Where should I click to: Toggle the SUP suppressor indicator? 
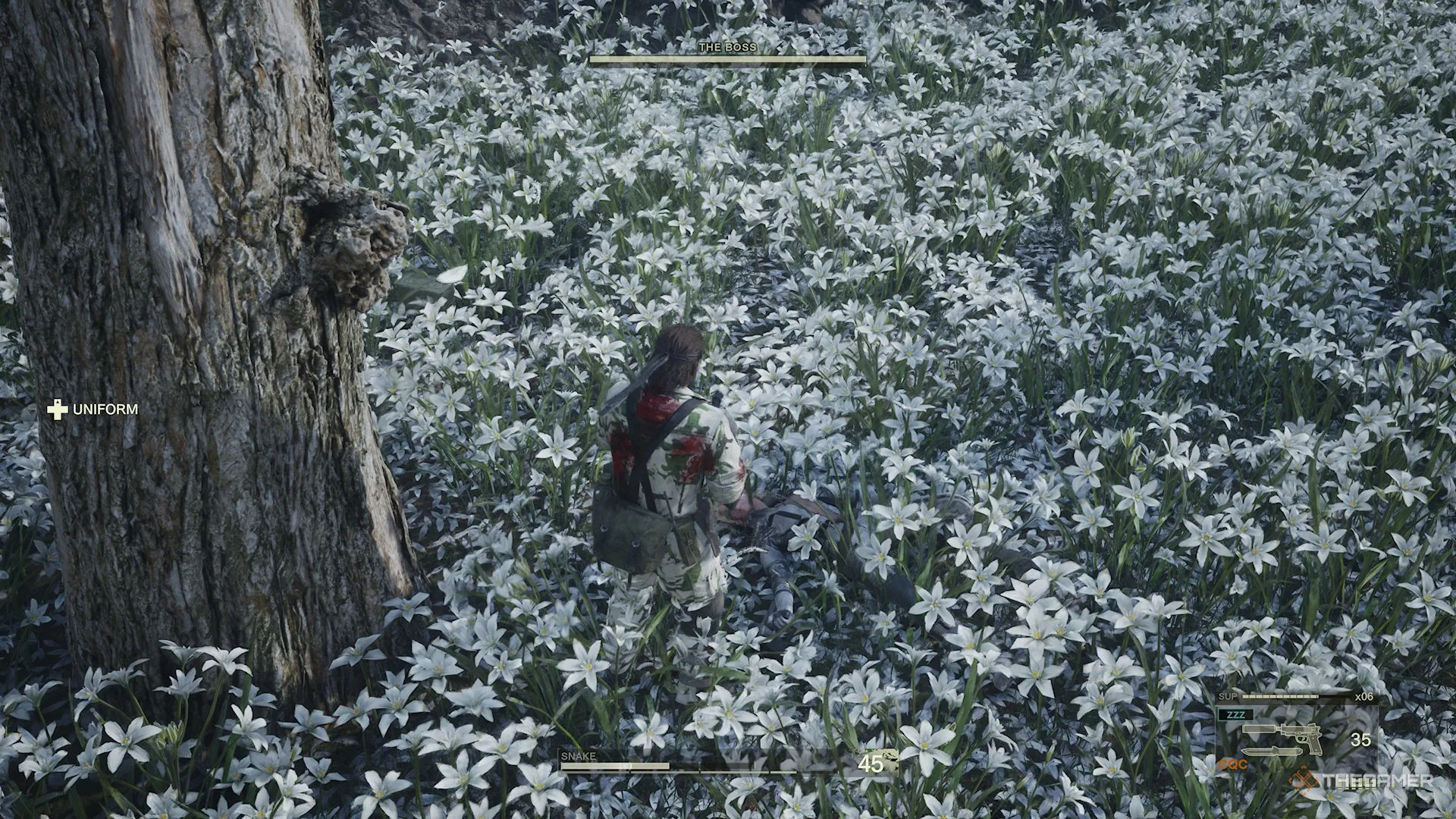1228,696
